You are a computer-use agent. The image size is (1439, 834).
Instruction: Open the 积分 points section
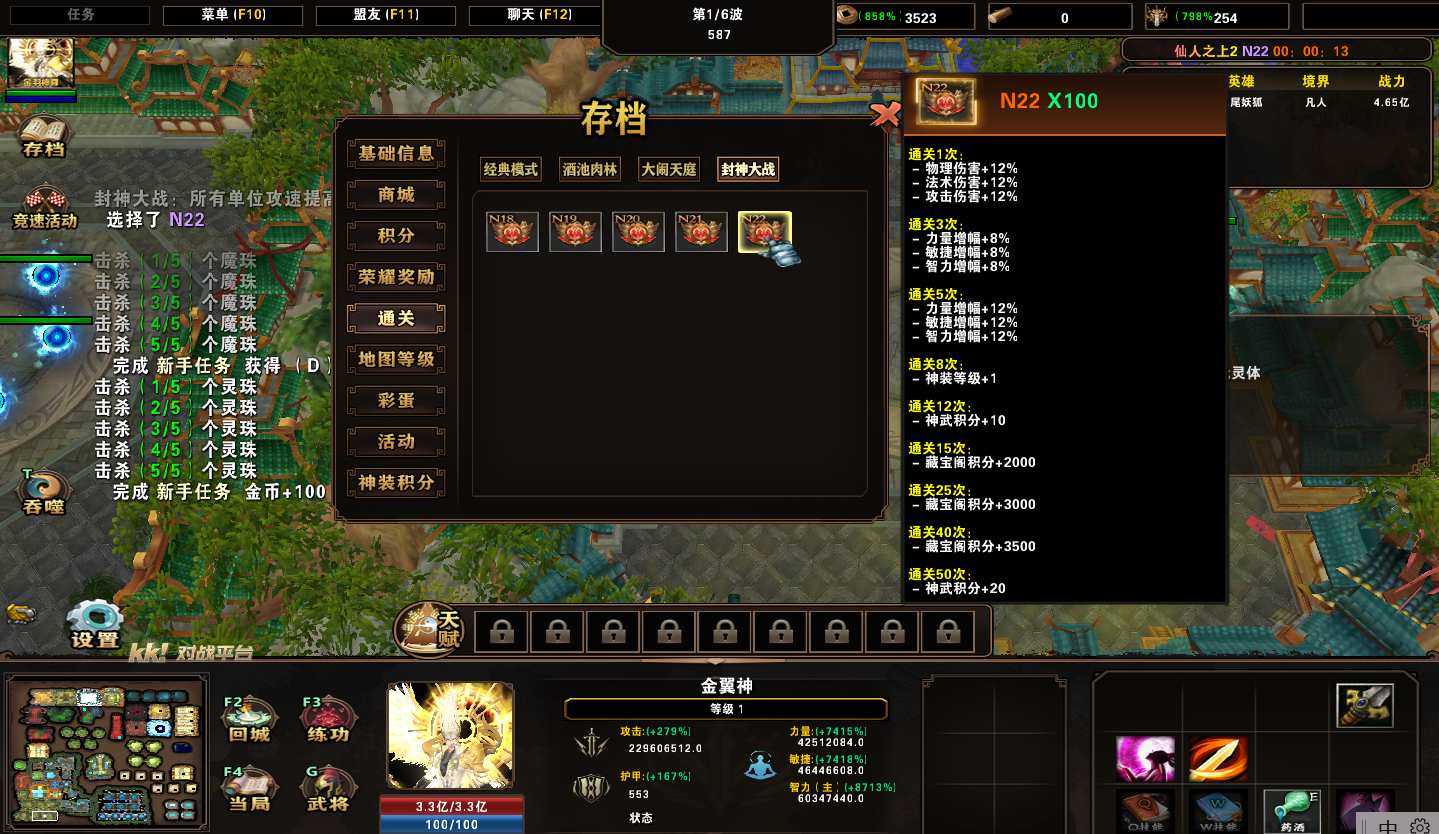click(x=396, y=236)
